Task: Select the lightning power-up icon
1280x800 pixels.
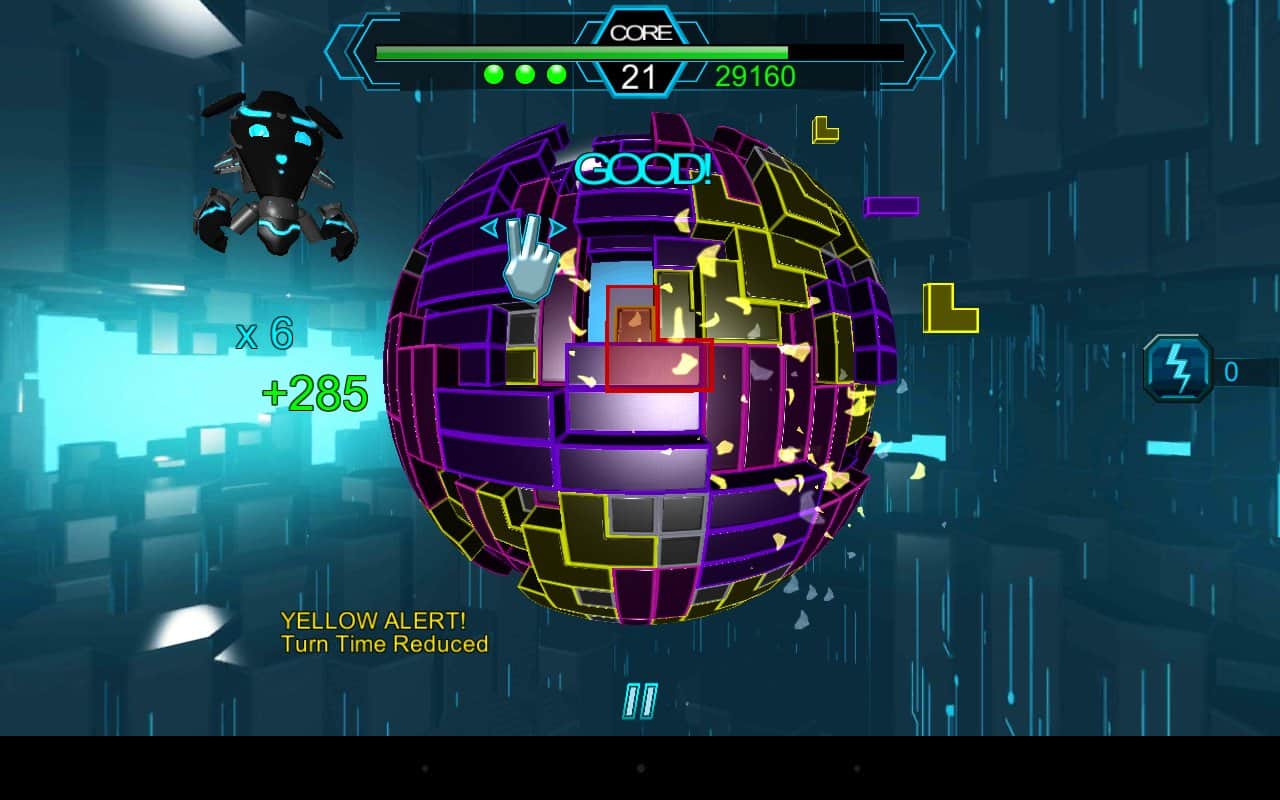Action: (1177, 367)
